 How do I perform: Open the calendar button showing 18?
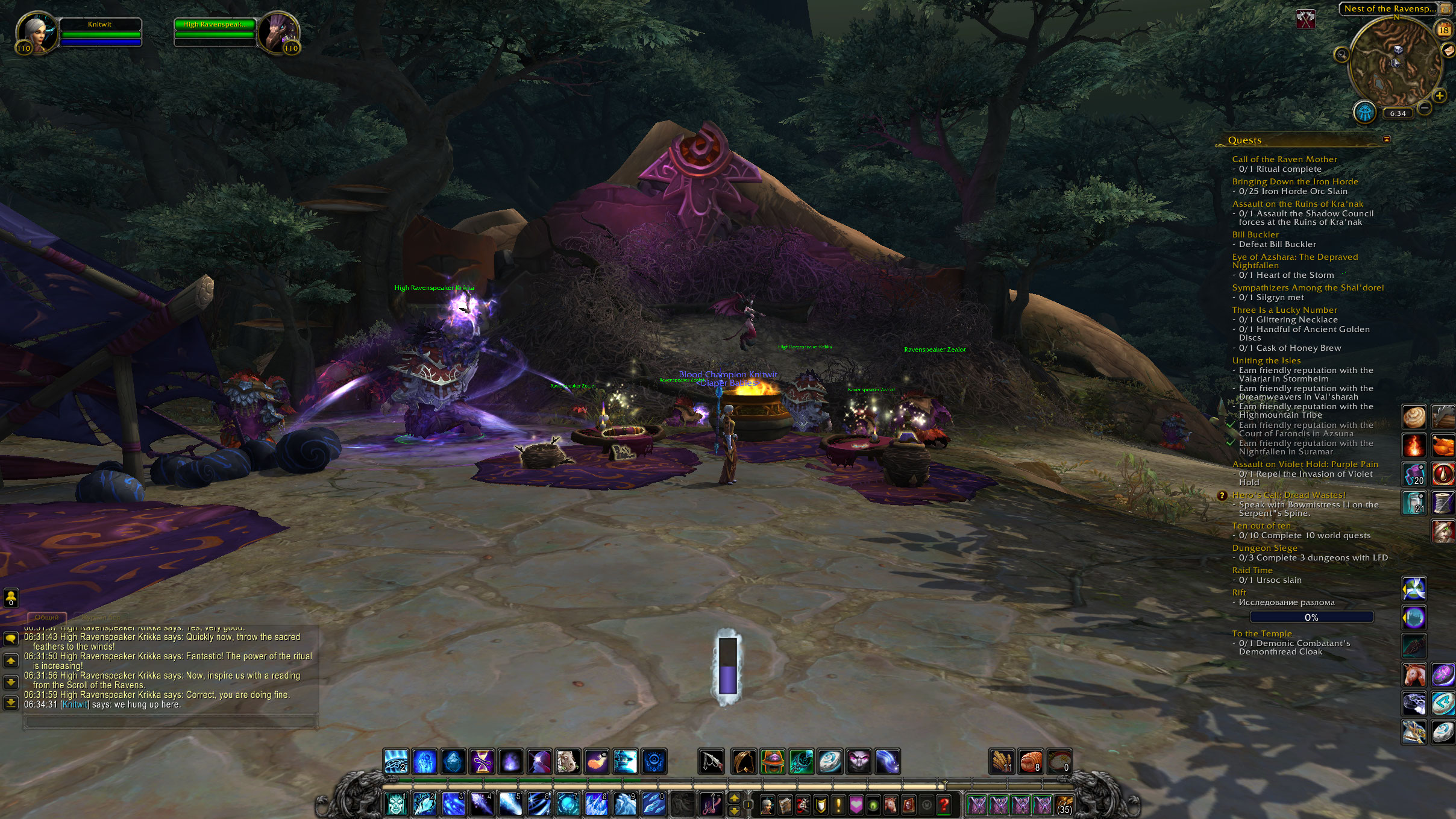tap(1444, 30)
